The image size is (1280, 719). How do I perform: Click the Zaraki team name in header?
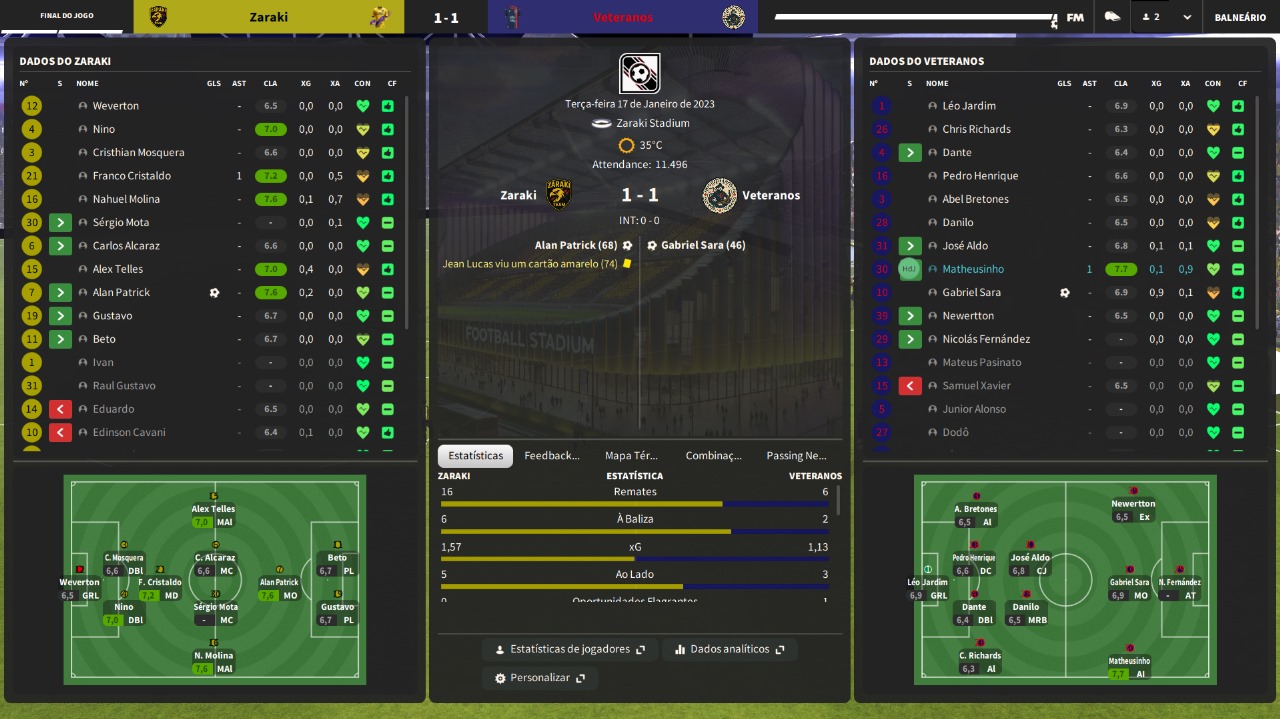[x=268, y=17]
